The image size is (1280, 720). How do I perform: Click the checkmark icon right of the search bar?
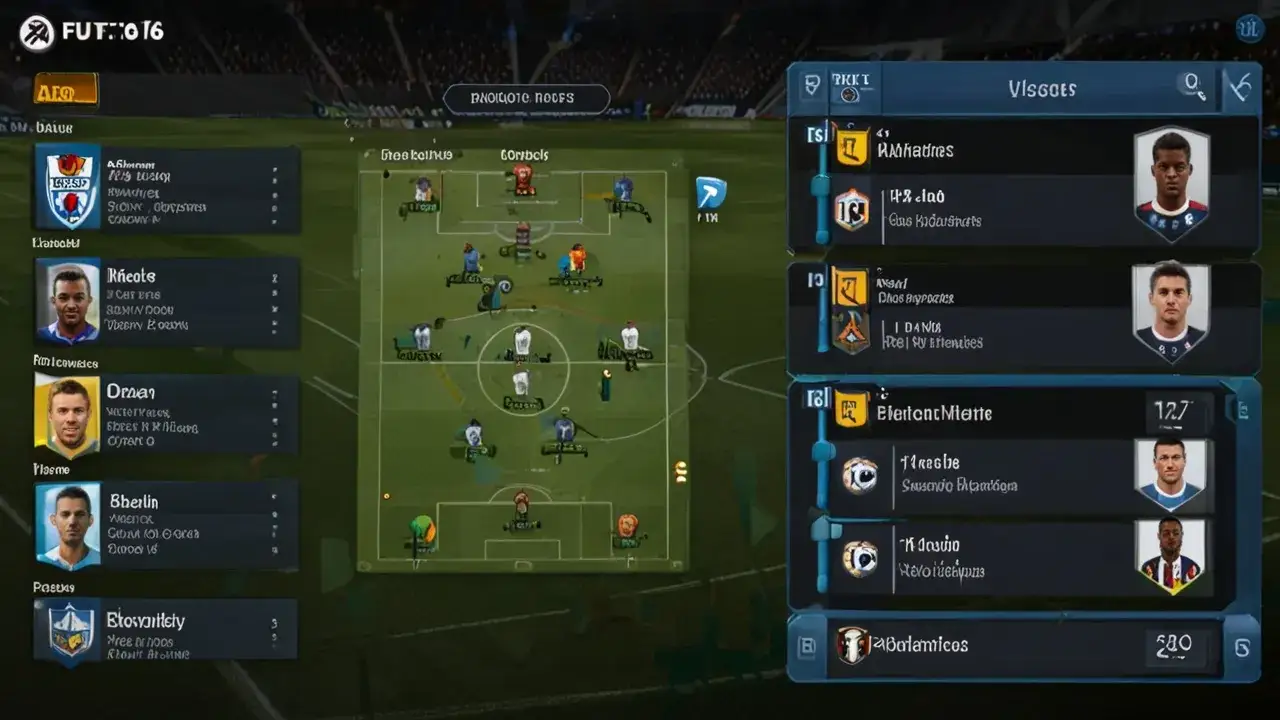1240,87
